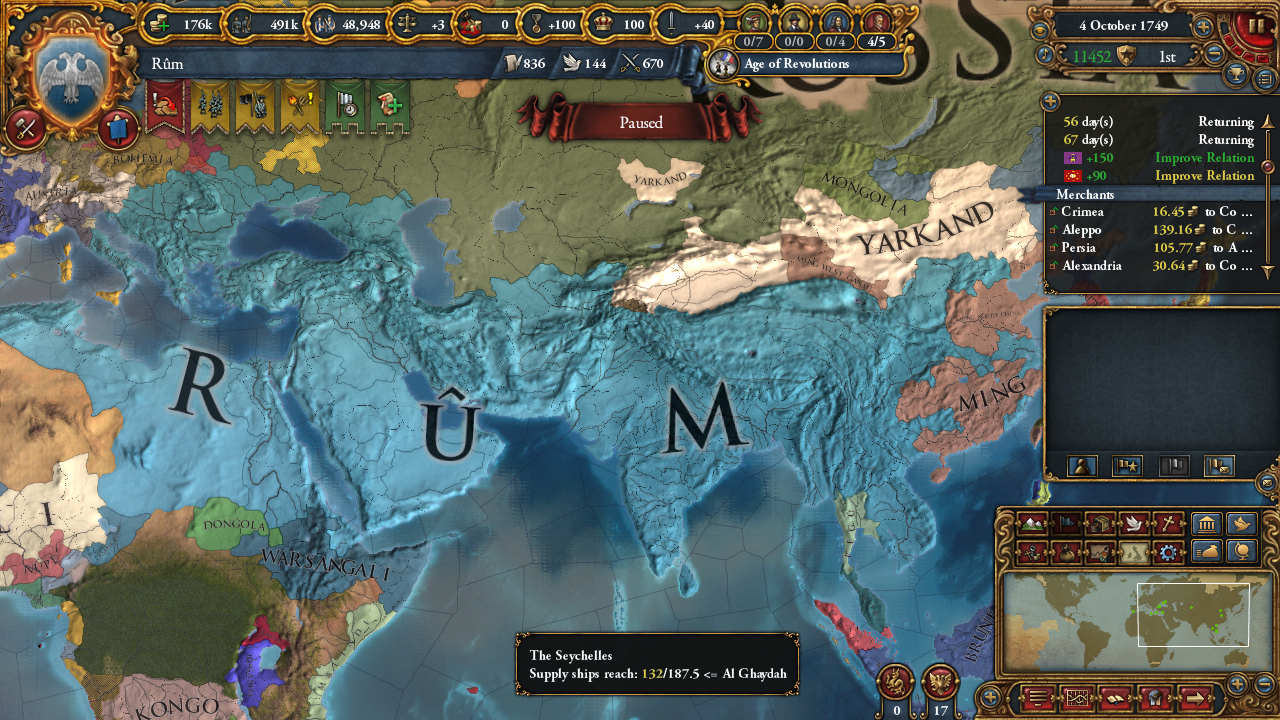Open the diplomatic dove mapmode
This screenshot has width=1280, height=720.
click(x=1132, y=523)
